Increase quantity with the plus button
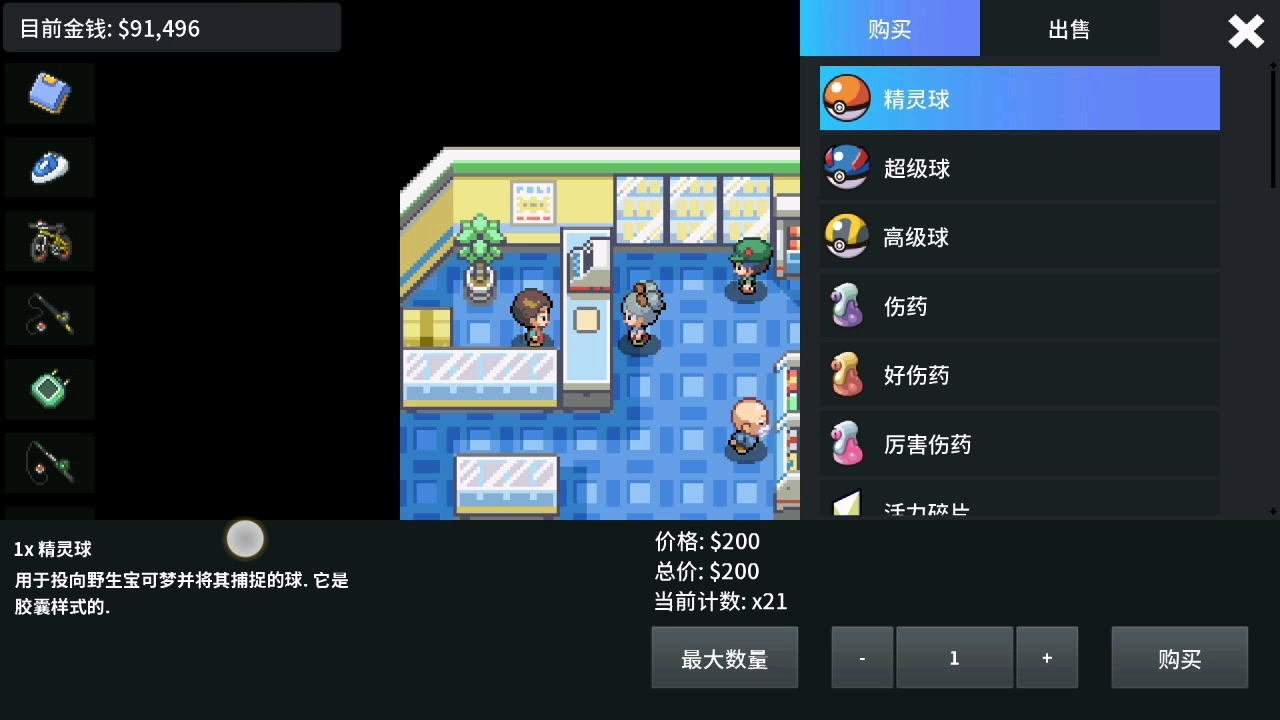1280x720 pixels. 1047,657
